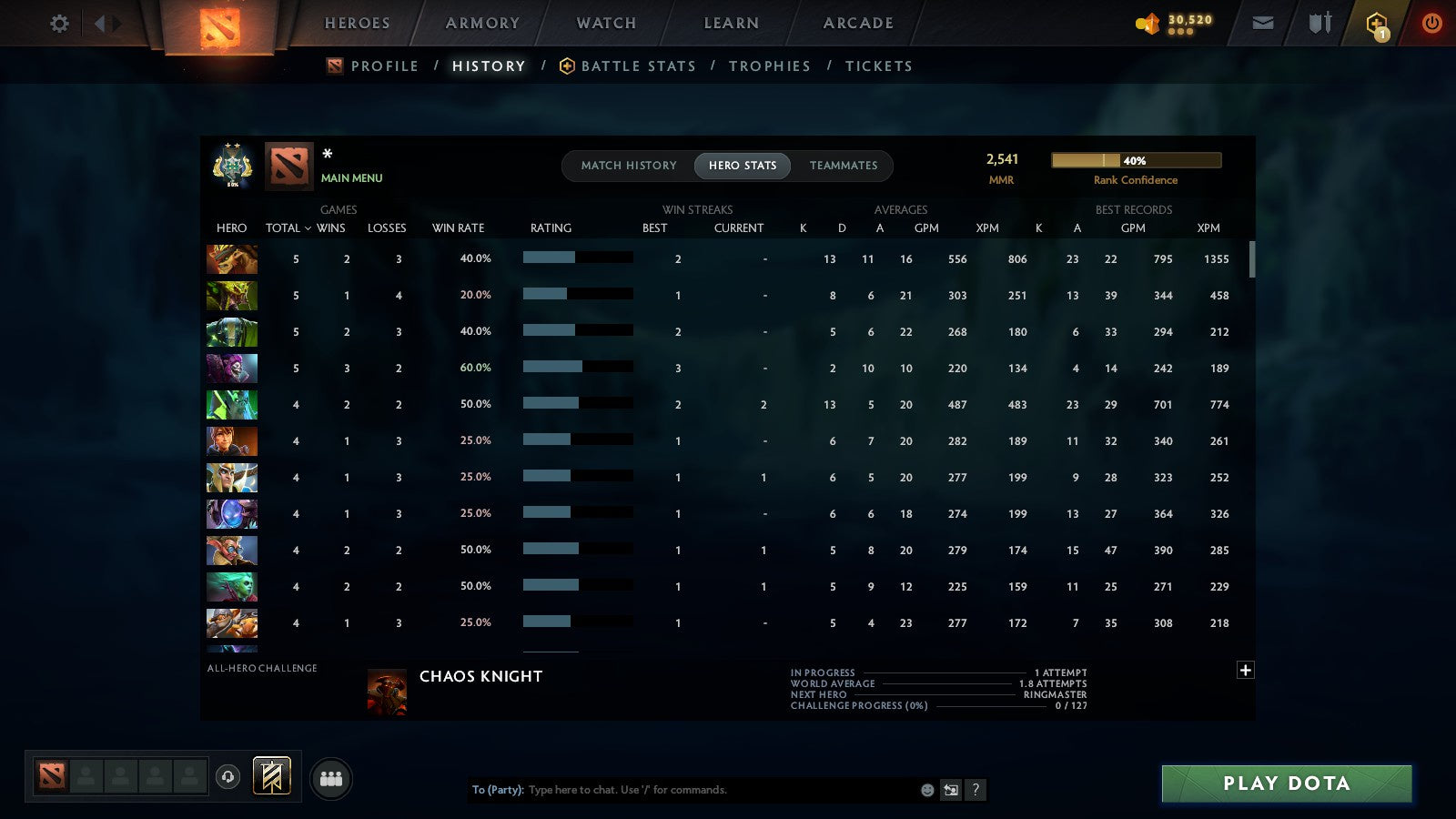Open the Dota Plus hexagon icon with badge
1456x819 pixels.
(x=1377, y=23)
